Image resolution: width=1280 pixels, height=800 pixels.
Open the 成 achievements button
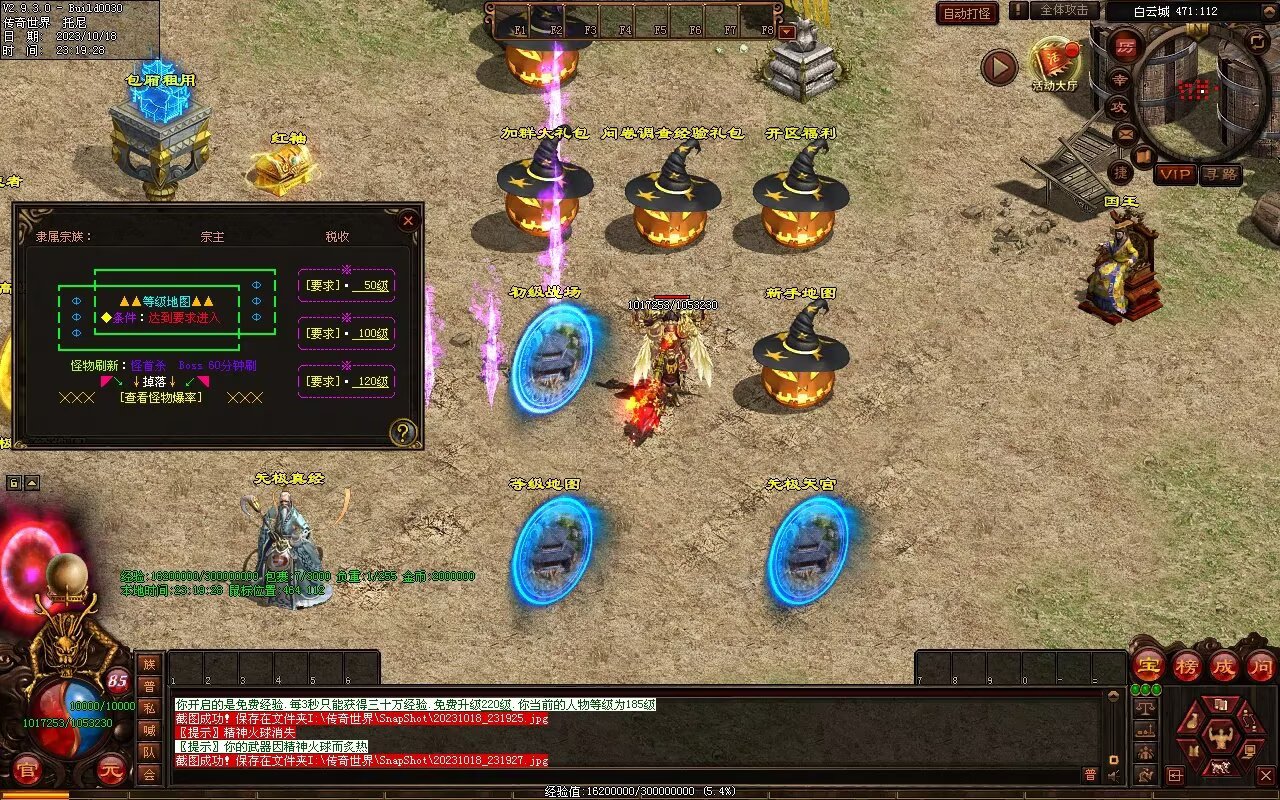click(x=1224, y=665)
